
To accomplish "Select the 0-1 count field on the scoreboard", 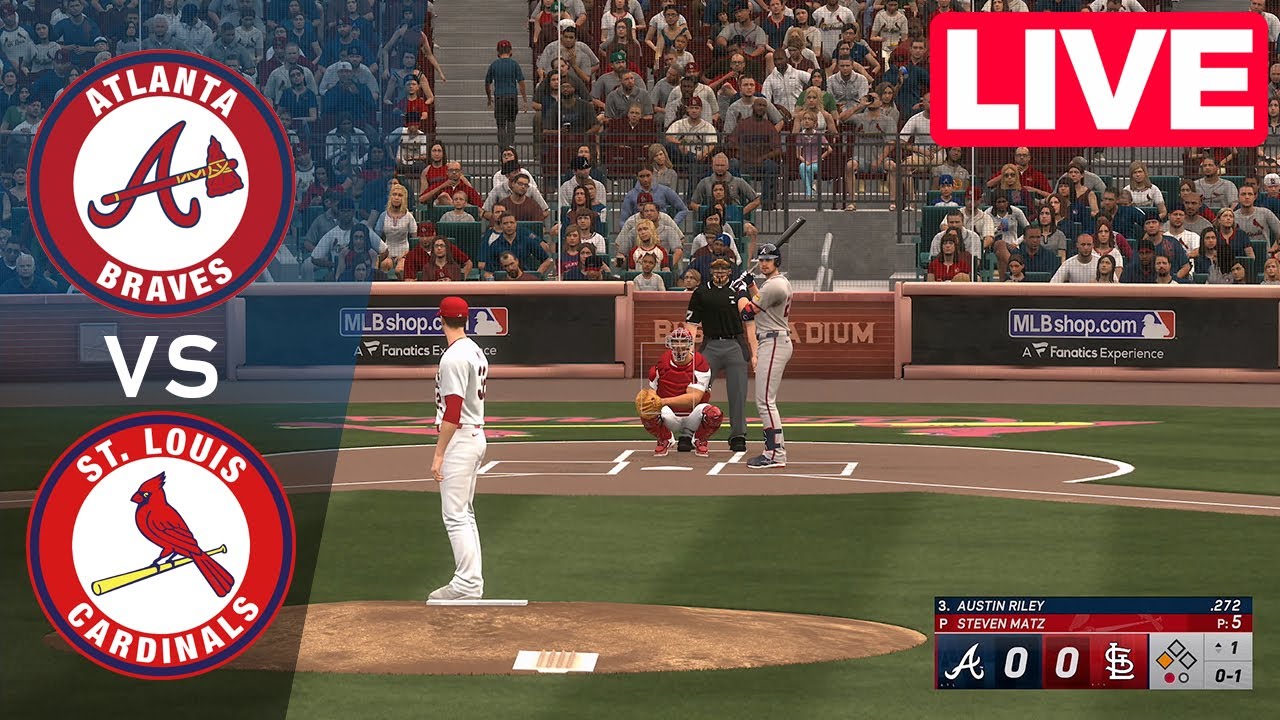I will point(1226,677).
